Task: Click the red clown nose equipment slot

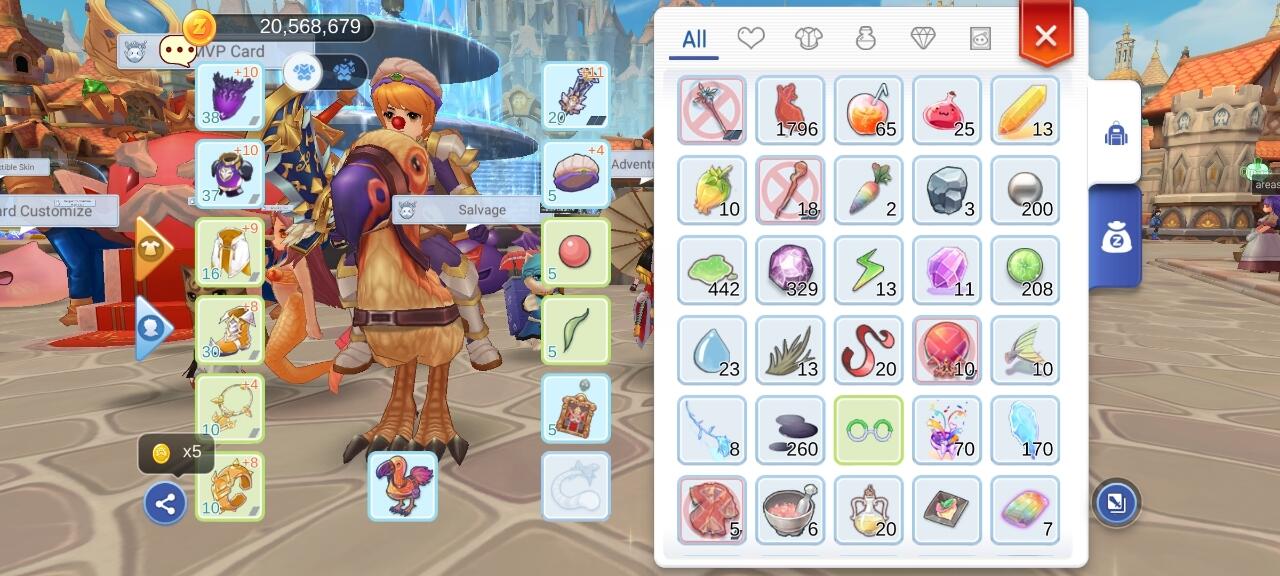Action: [x=576, y=252]
